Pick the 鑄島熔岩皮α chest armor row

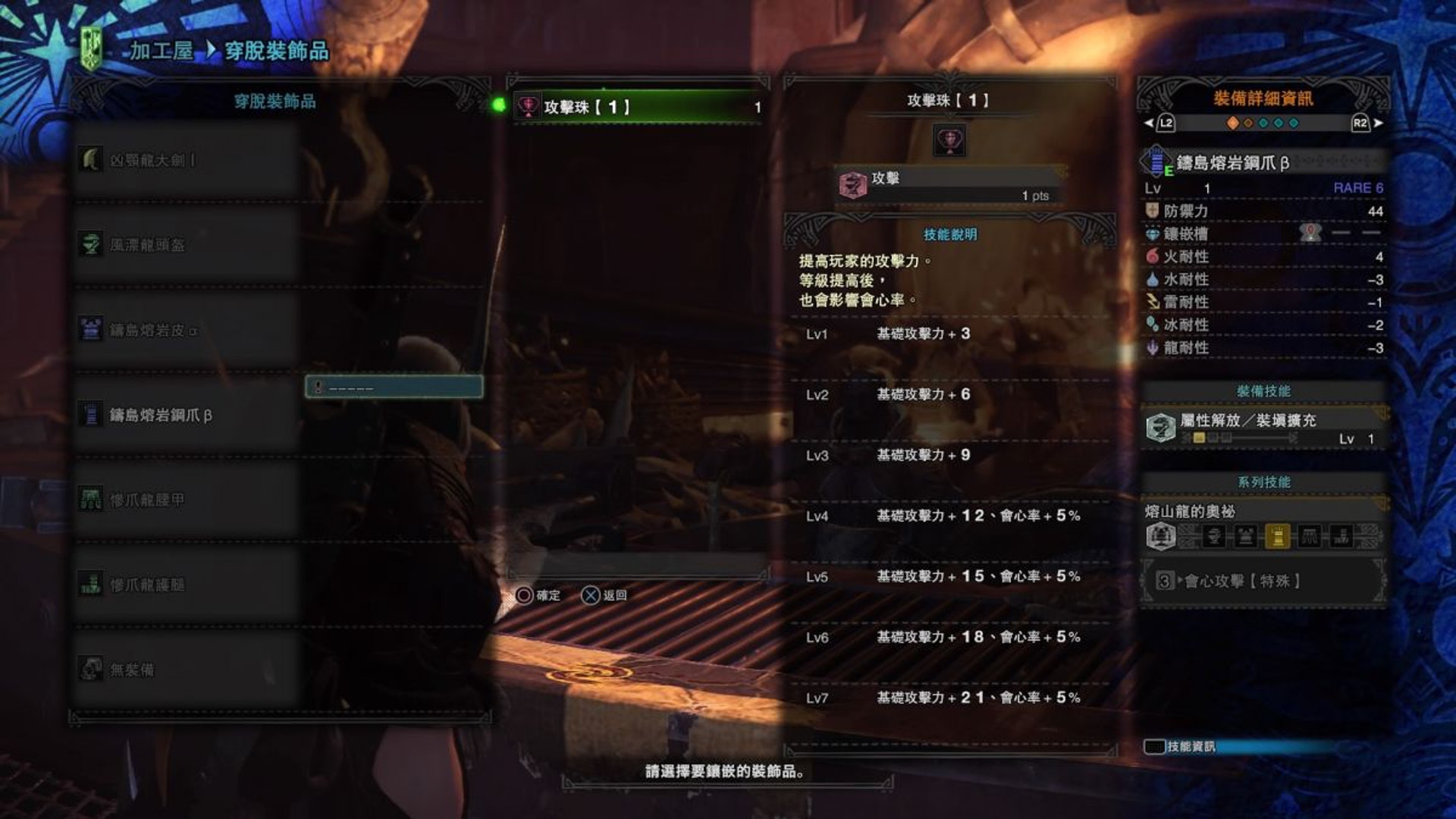tap(186, 330)
